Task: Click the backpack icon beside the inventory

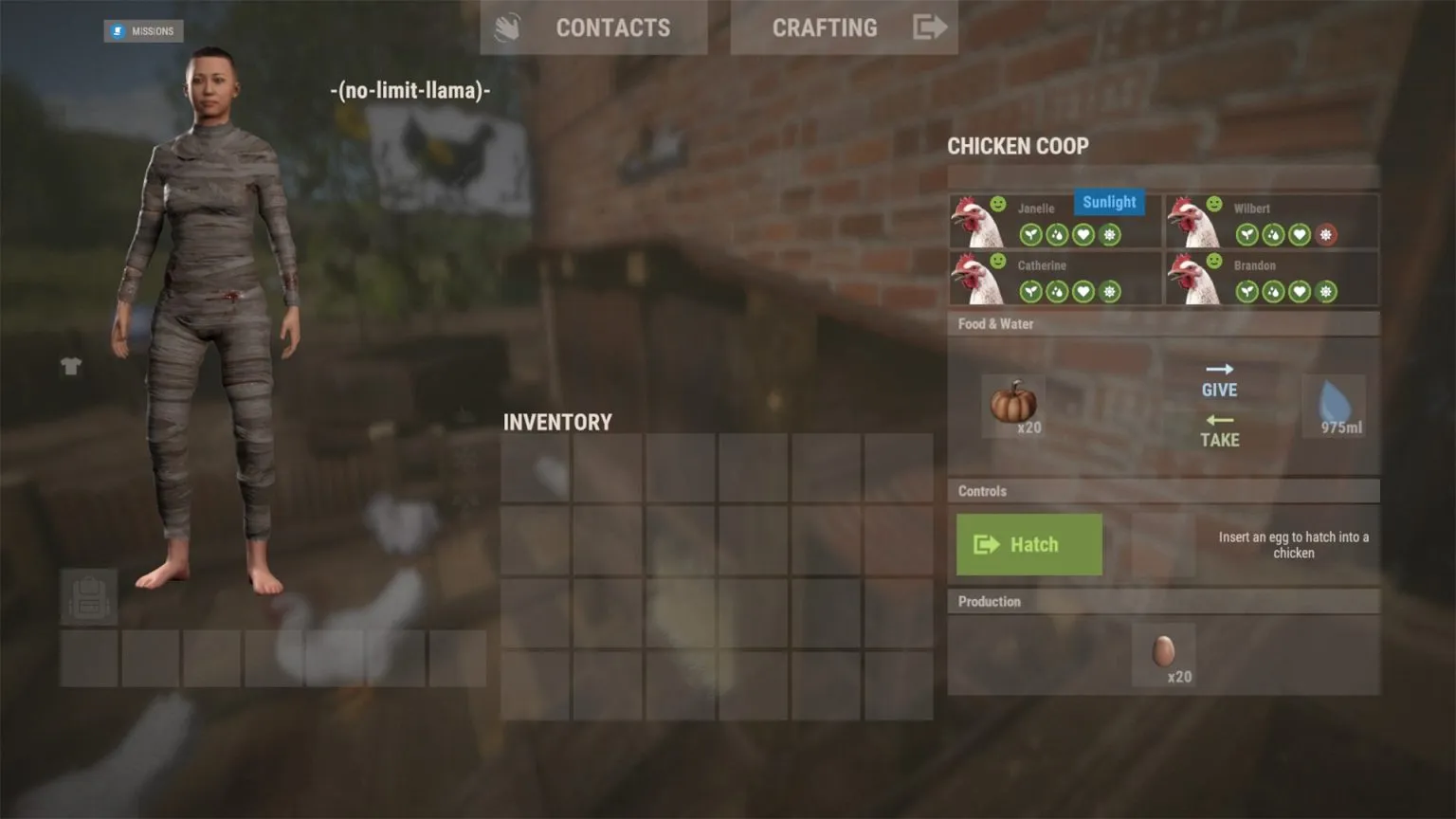Action: click(87, 597)
